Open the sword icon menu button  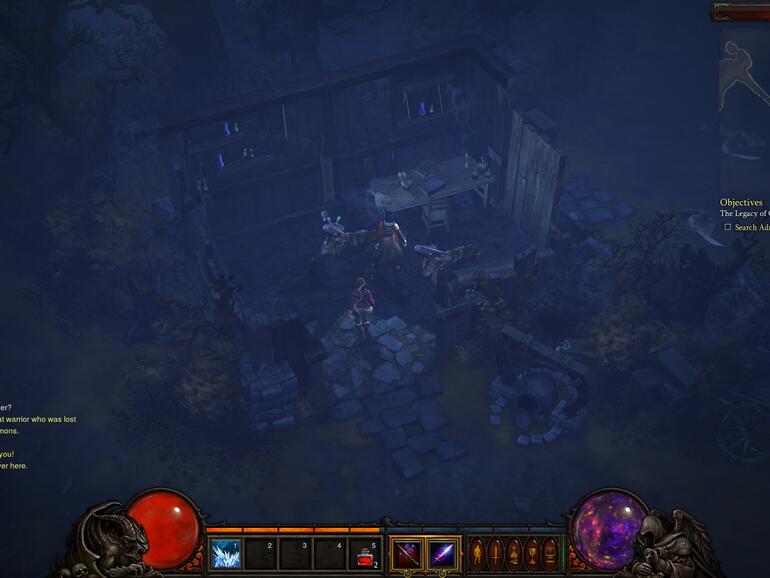[x=495, y=553]
